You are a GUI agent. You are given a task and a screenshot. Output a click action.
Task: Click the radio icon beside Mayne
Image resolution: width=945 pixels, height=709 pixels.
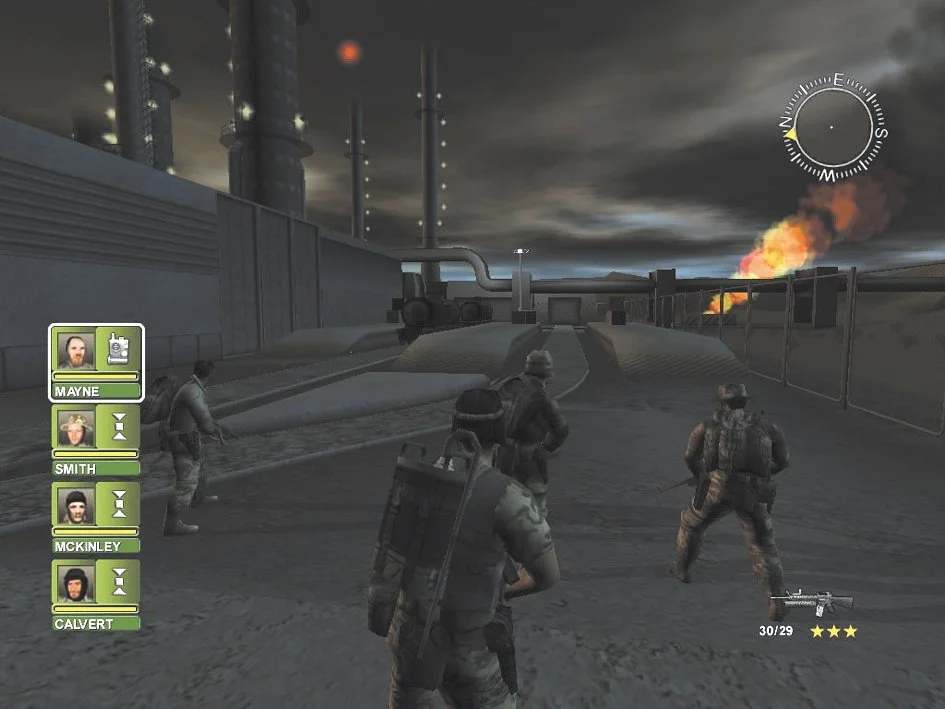(x=119, y=348)
